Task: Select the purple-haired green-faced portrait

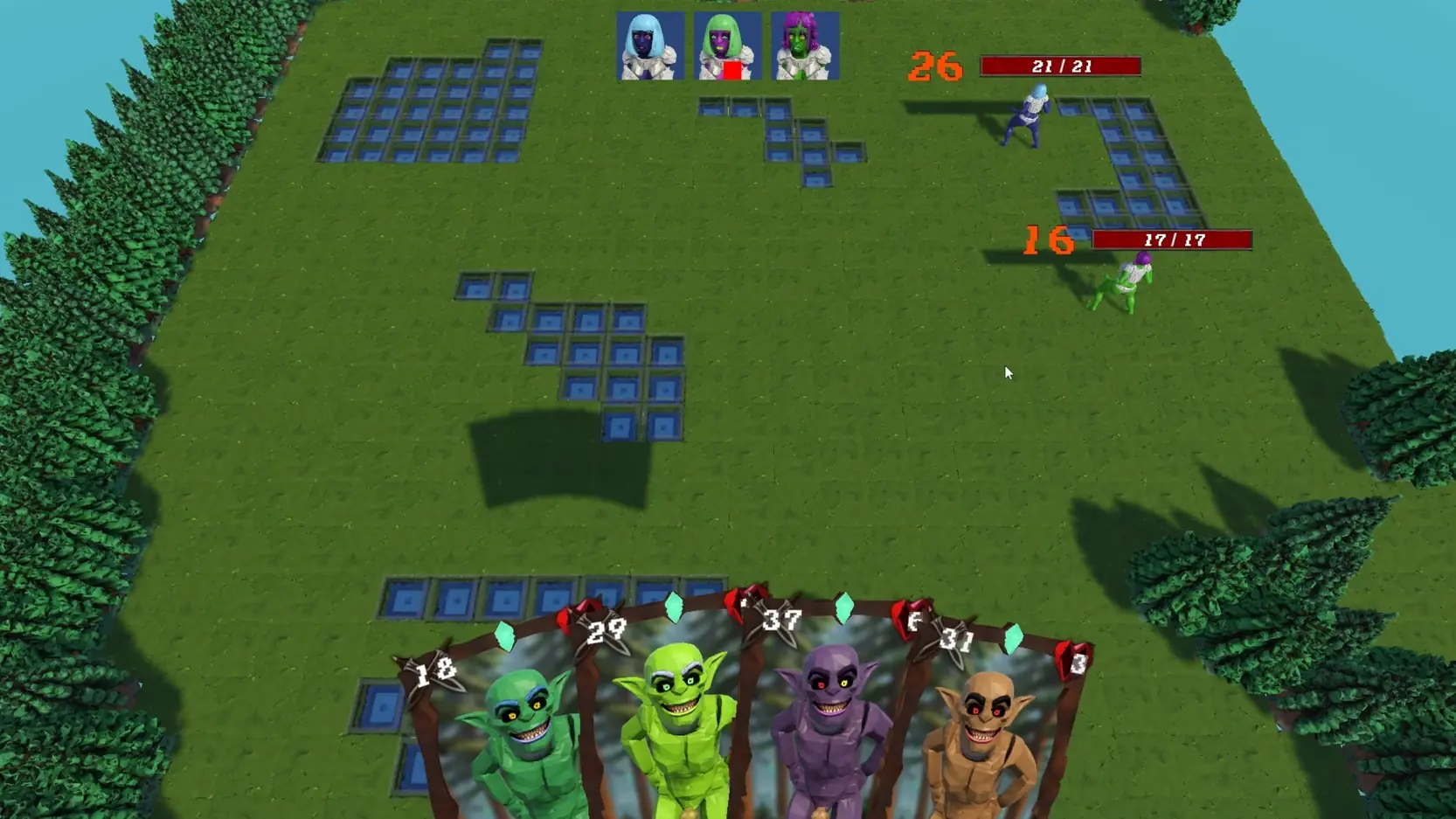Action: 805,45
